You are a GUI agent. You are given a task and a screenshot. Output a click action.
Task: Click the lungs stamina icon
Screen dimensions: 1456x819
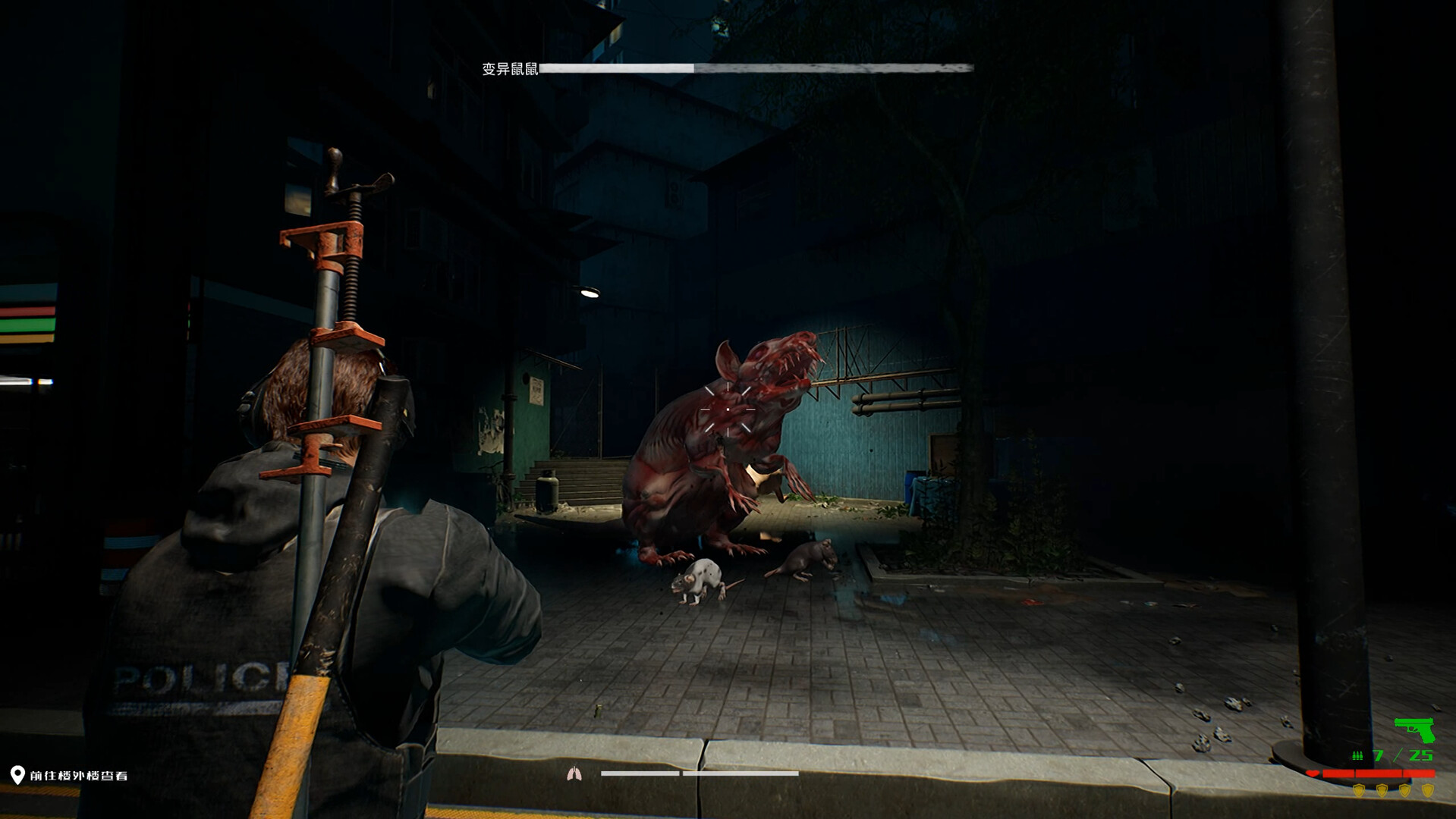574,773
